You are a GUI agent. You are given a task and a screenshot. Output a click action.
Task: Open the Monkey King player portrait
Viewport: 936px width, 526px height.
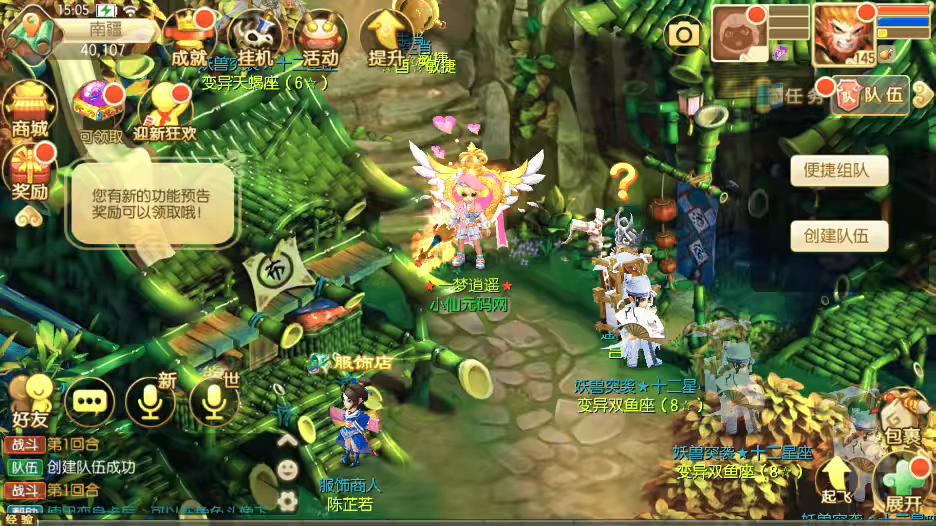click(x=843, y=35)
